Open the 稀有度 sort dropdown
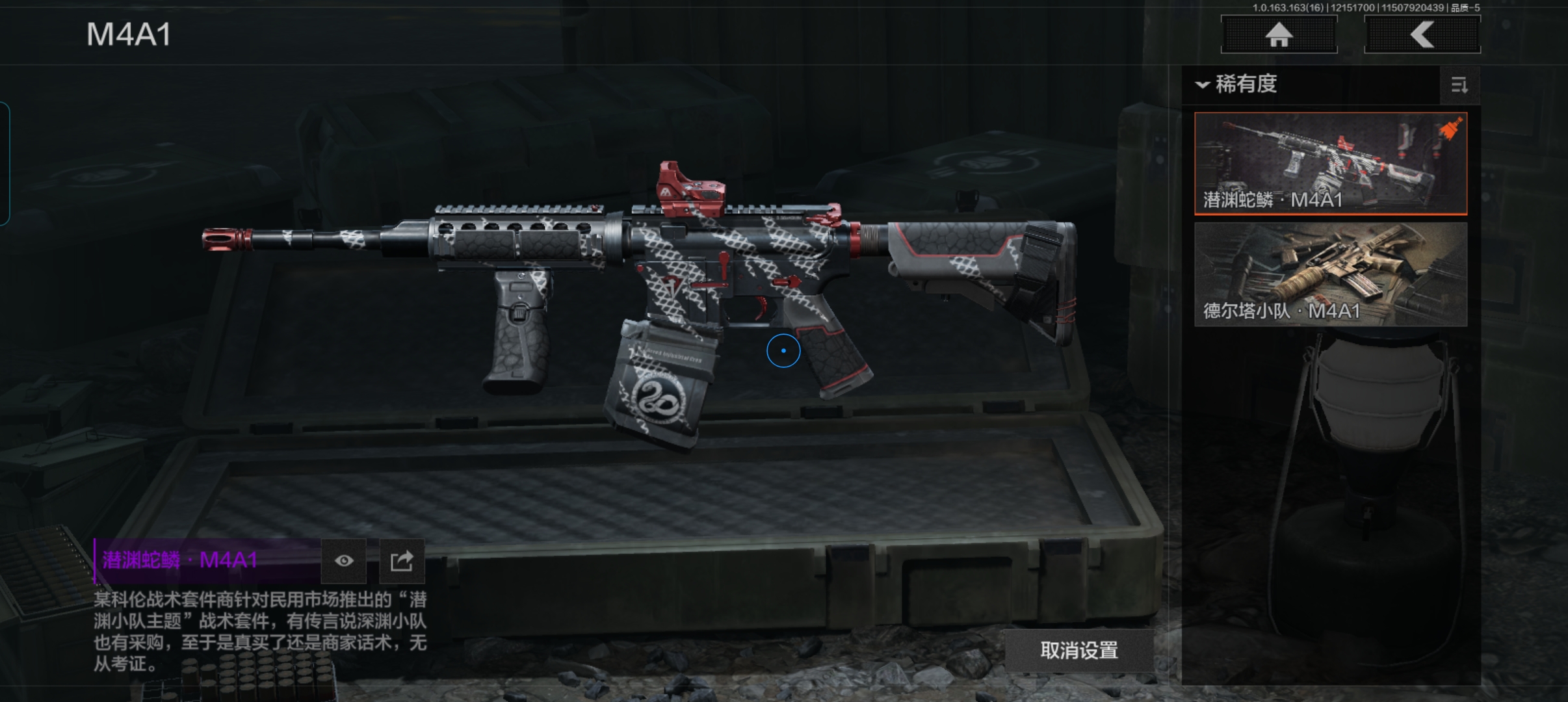This screenshot has height=702, width=1568. click(x=1237, y=84)
